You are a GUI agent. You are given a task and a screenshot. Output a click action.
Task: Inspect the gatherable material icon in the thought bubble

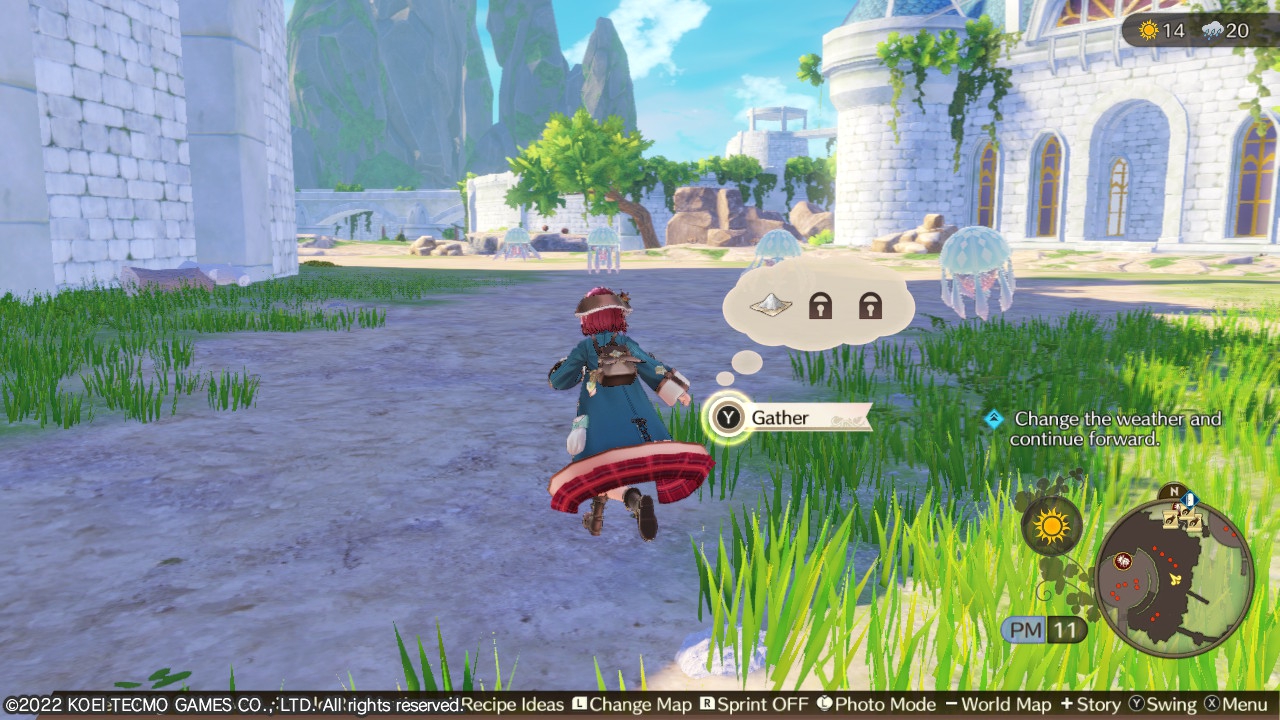point(771,304)
